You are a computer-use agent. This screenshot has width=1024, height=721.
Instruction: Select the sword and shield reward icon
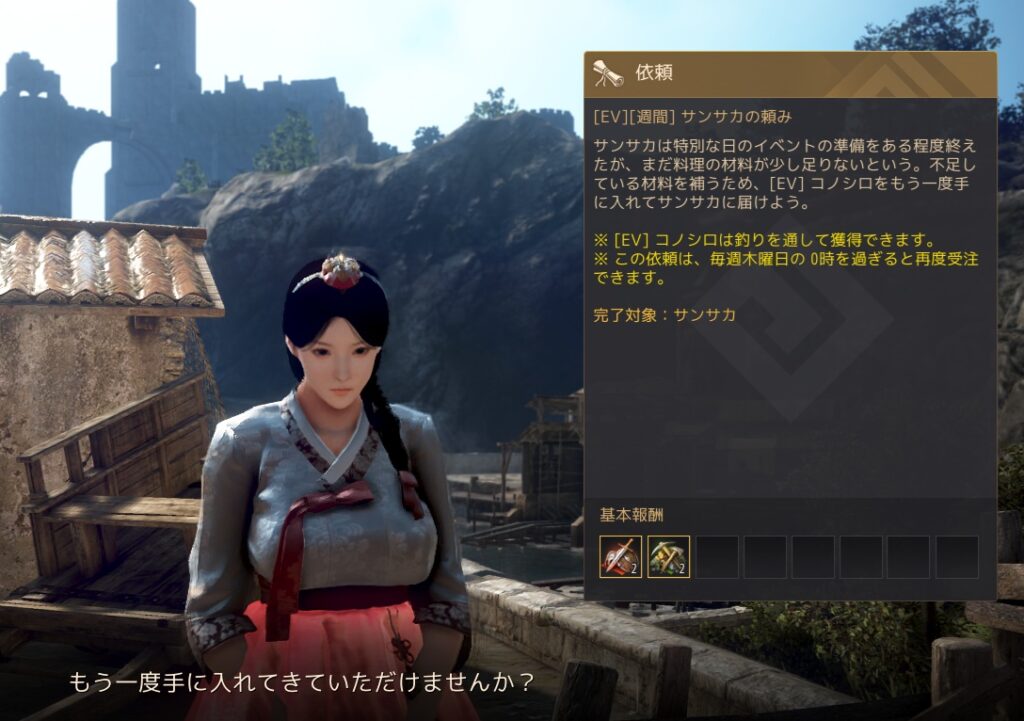621,557
